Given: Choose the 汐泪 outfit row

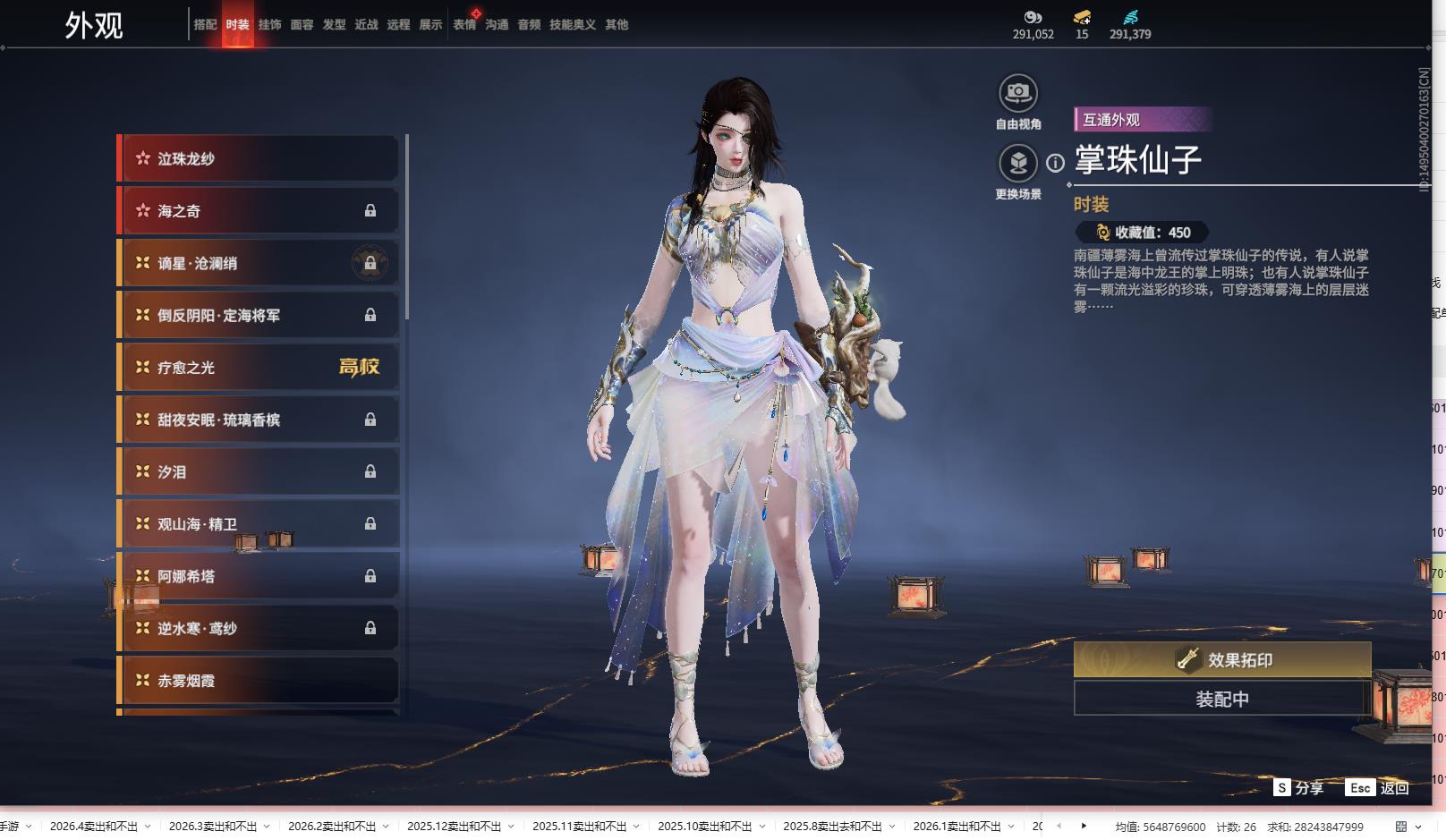Looking at the screenshot, I should [x=259, y=472].
